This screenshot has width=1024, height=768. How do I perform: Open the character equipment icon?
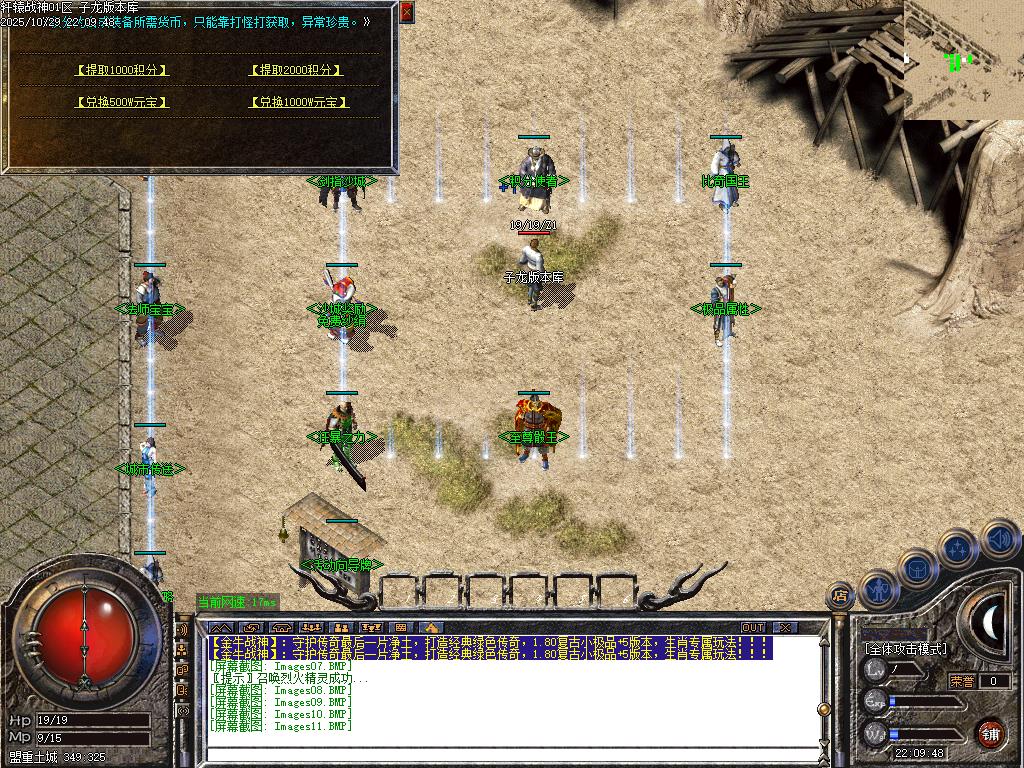[x=879, y=588]
